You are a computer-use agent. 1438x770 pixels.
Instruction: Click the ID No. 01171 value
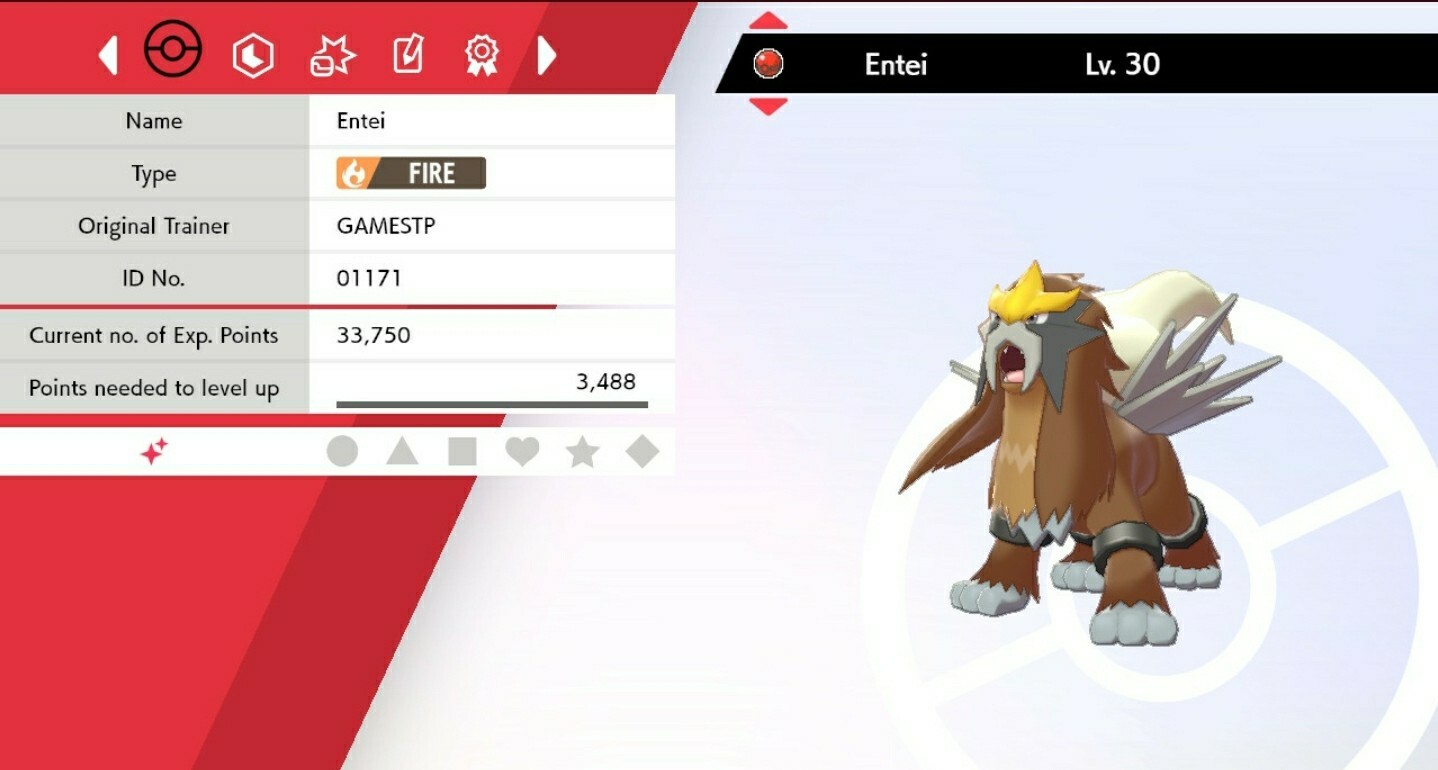pos(372,278)
